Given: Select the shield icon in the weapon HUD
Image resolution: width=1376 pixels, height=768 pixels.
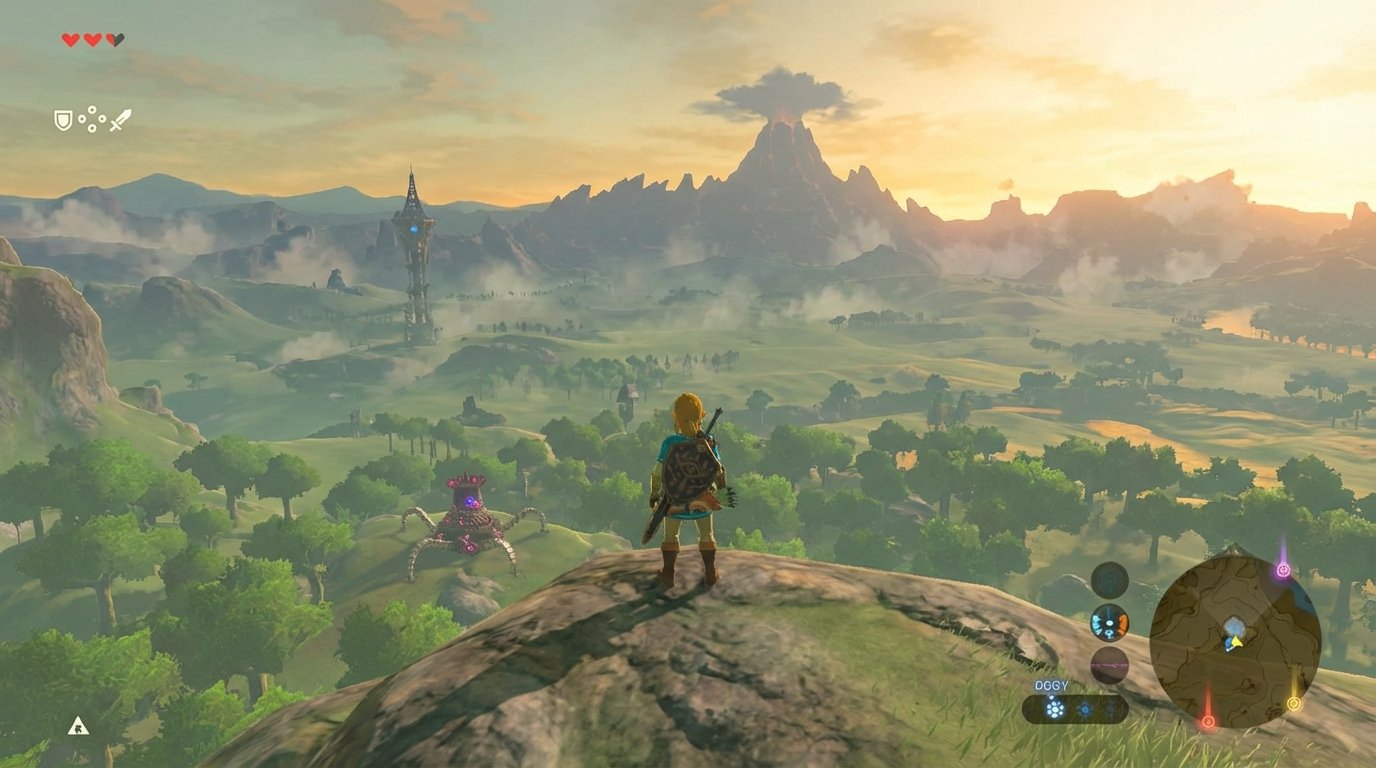Looking at the screenshot, I should [61, 117].
